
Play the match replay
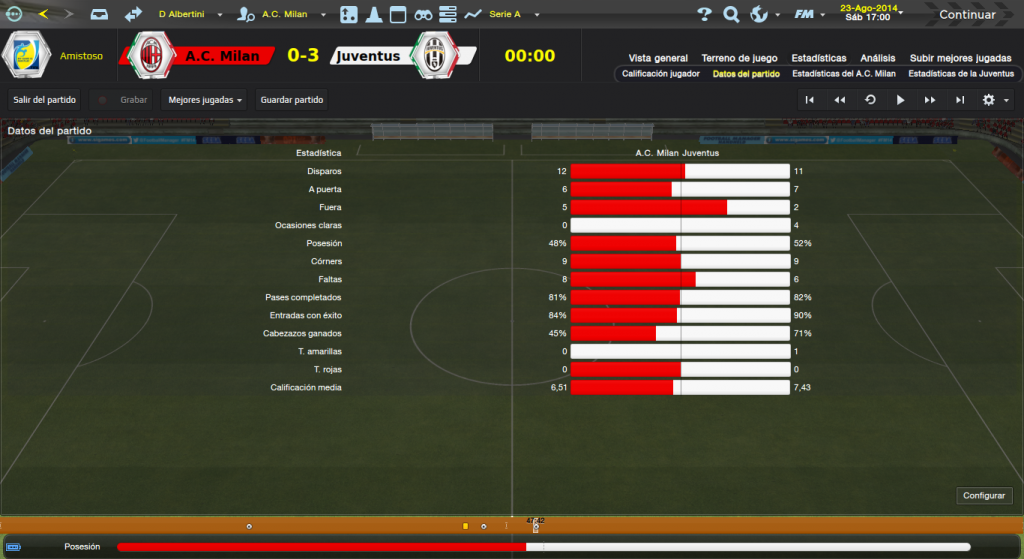(x=900, y=100)
